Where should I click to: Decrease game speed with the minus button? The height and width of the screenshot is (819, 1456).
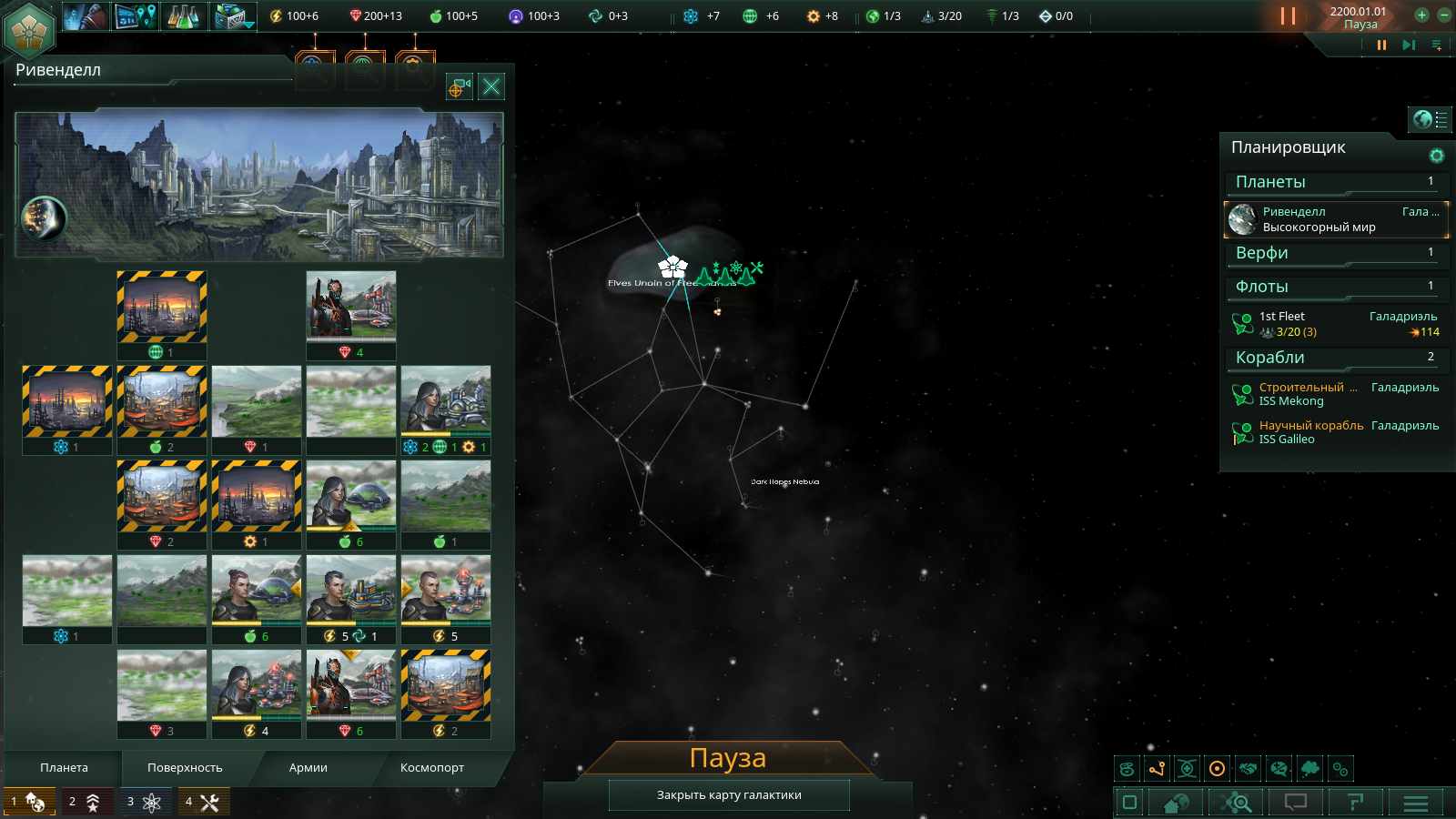point(1443,15)
